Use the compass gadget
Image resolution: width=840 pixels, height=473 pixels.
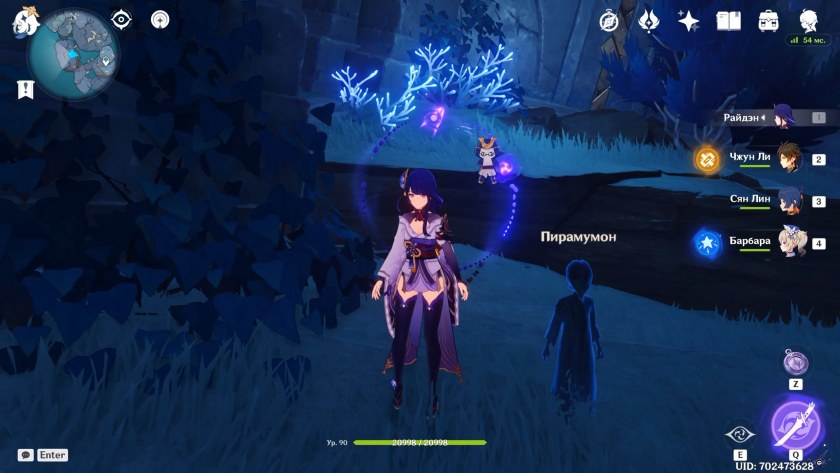click(795, 361)
